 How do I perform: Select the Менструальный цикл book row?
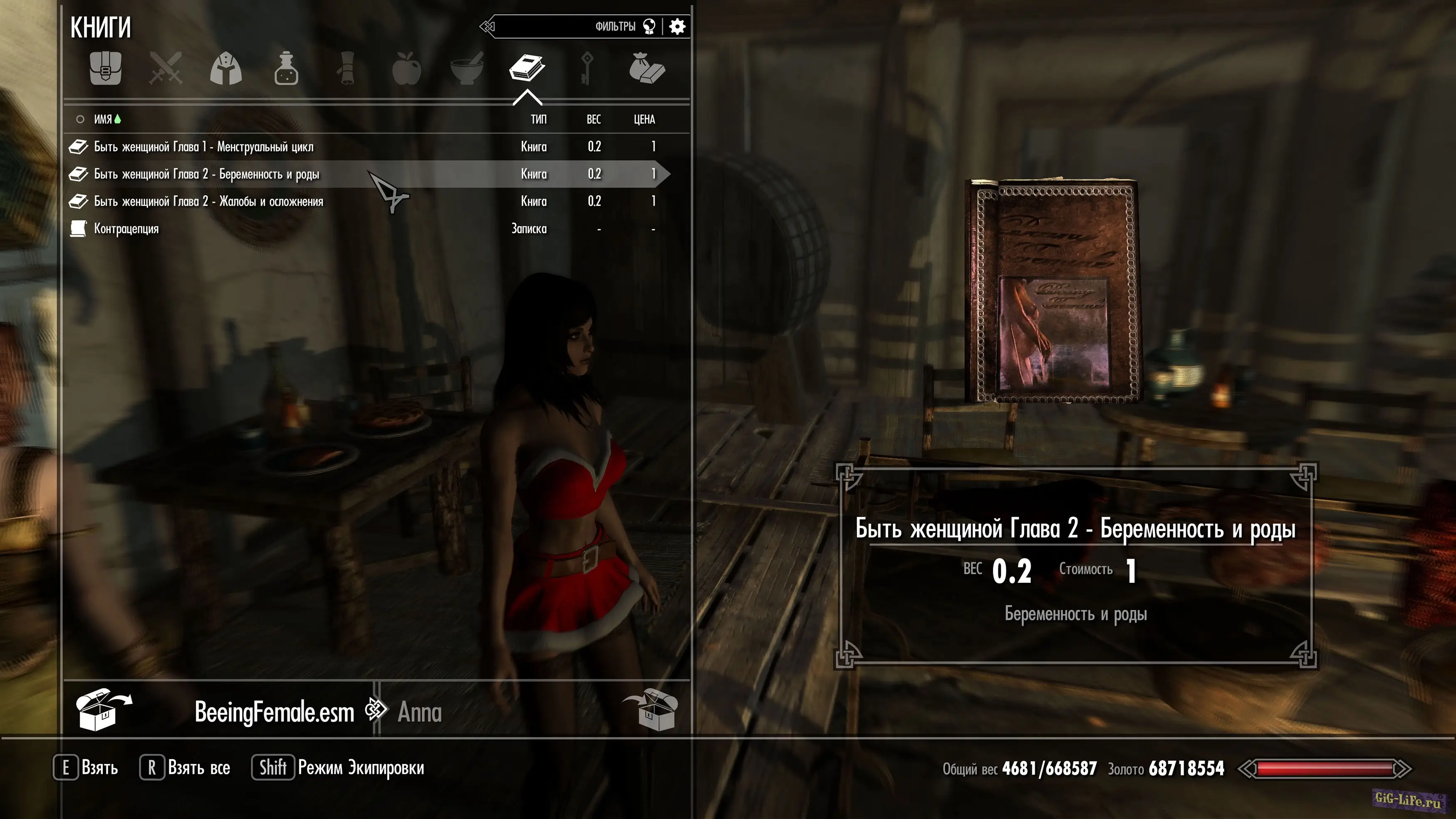(203, 147)
